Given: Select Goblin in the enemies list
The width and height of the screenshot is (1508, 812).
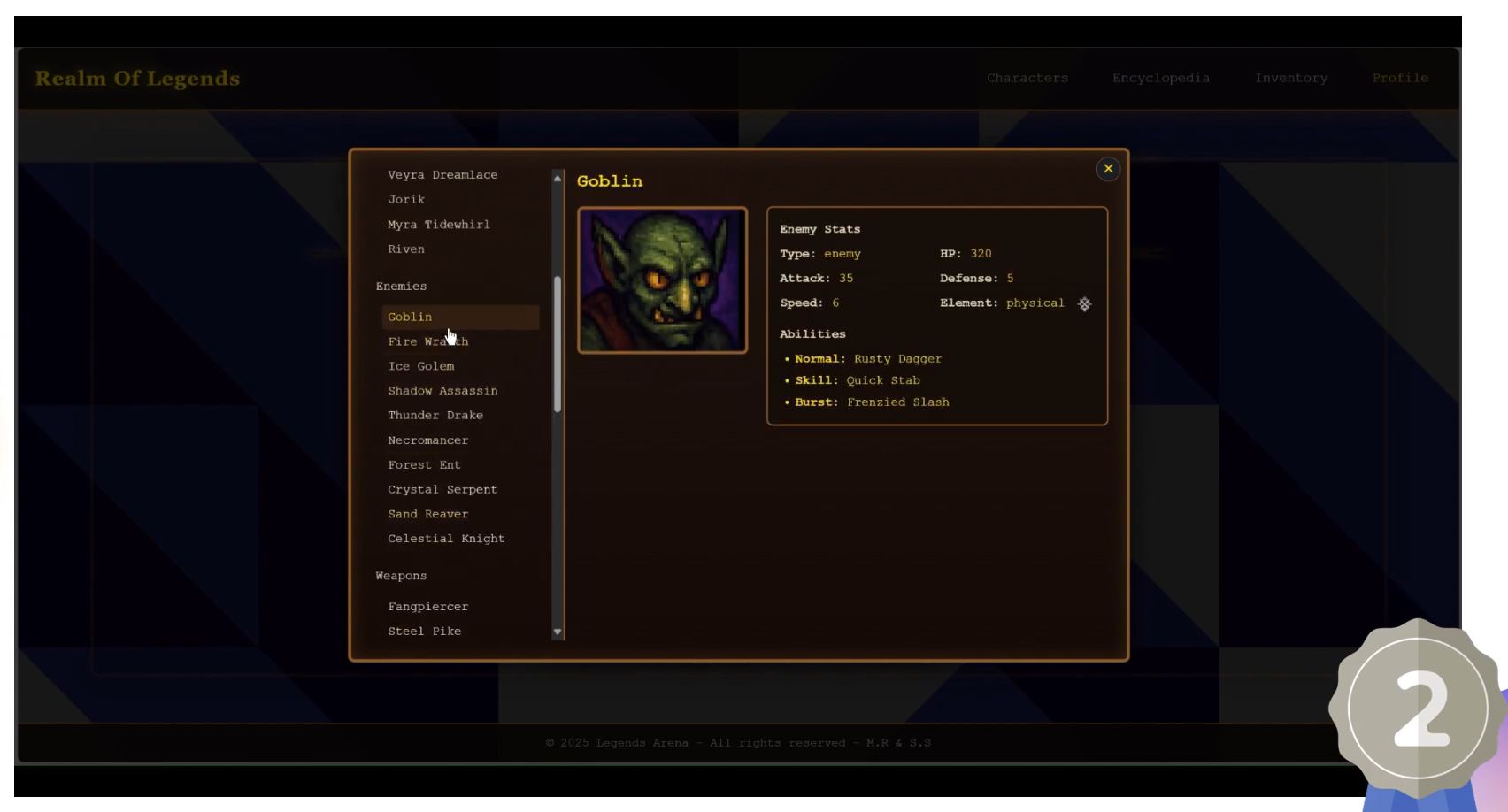Looking at the screenshot, I should (x=411, y=317).
